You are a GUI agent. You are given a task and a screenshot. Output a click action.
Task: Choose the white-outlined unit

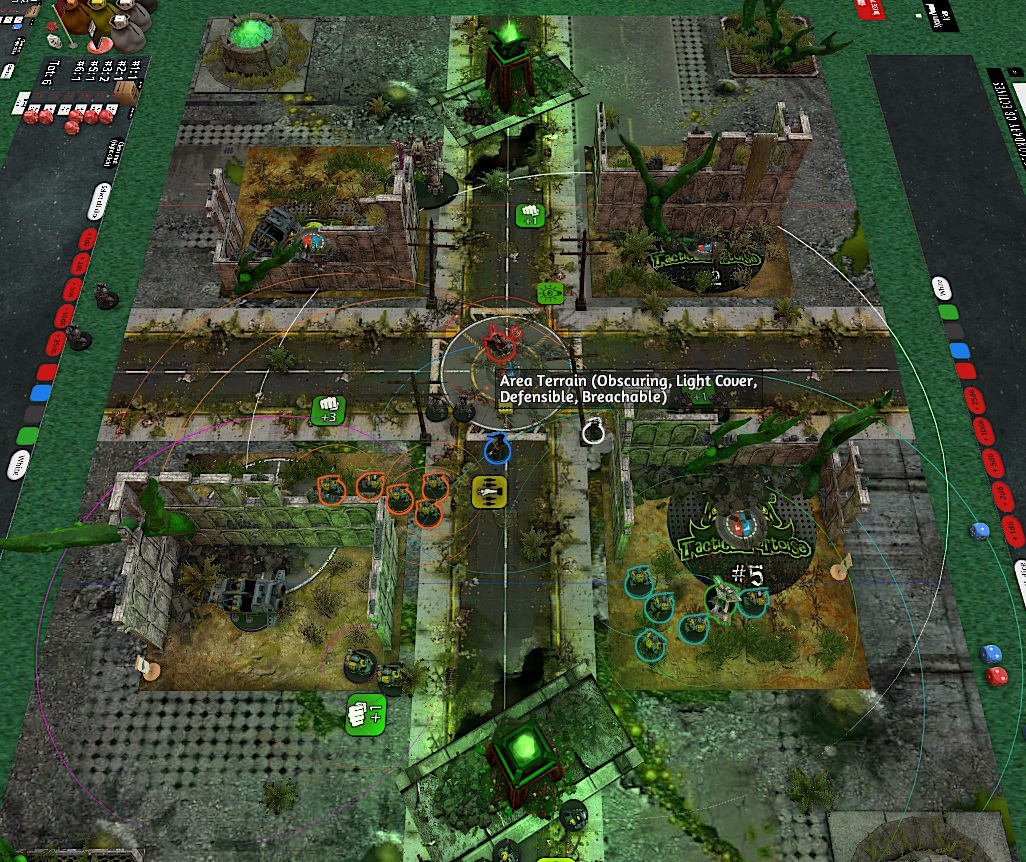click(x=593, y=431)
